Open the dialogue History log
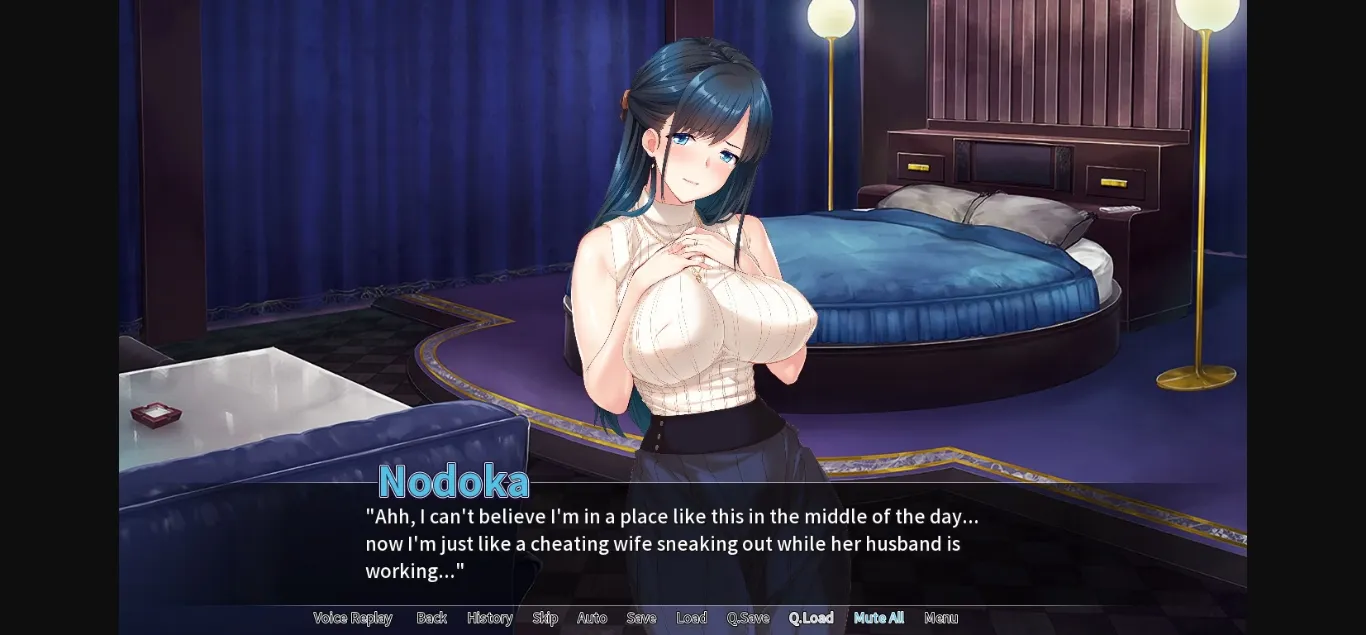Image resolution: width=1366 pixels, height=635 pixels. tap(489, 618)
